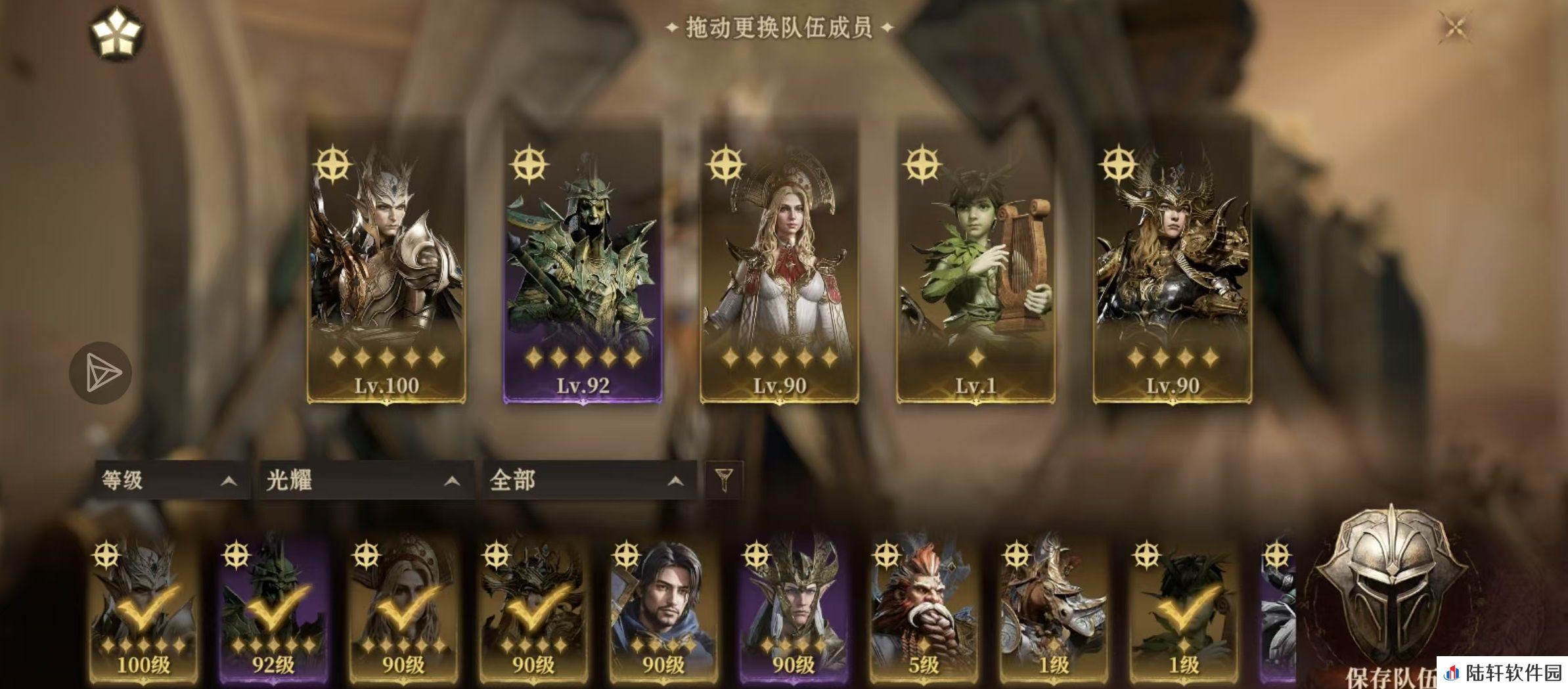The height and width of the screenshot is (689, 1568).
Task: Choose the Lv.90 blonde priestess team card
Action: [x=779, y=263]
